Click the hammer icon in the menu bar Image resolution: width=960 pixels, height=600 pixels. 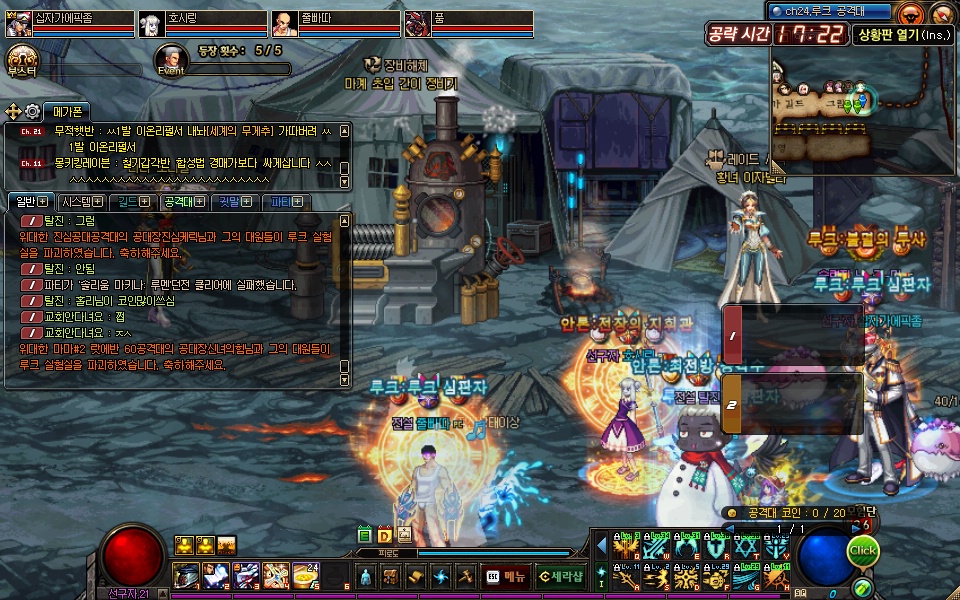pos(465,576)
